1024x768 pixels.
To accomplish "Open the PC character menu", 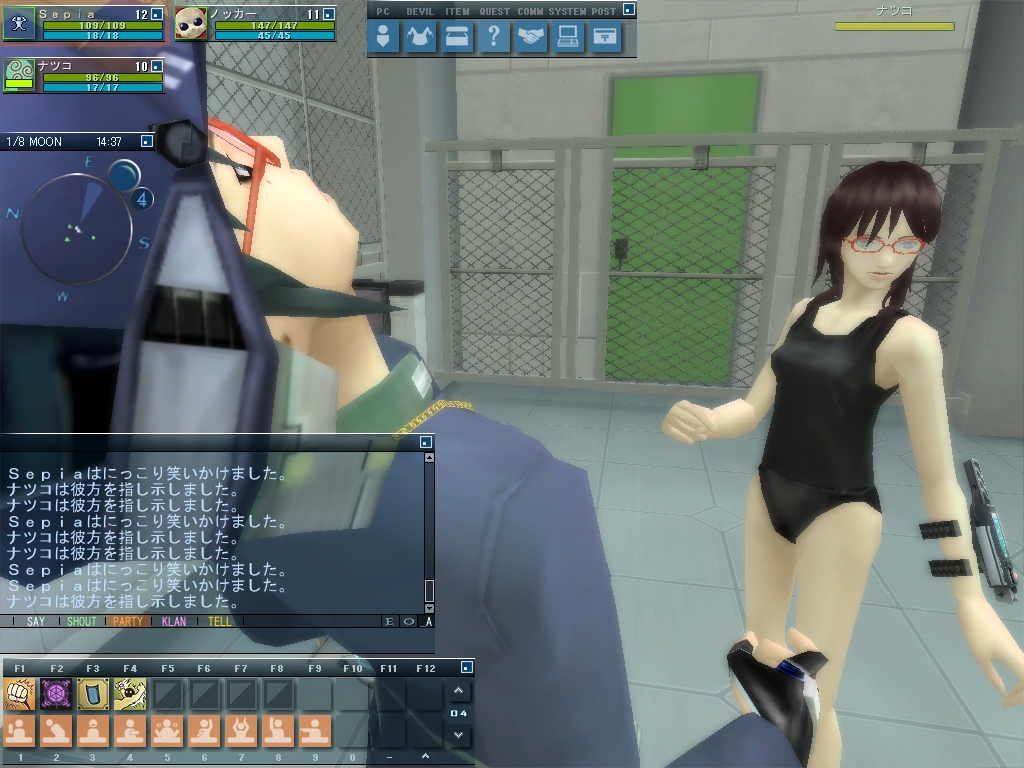I will coord(383,38).
